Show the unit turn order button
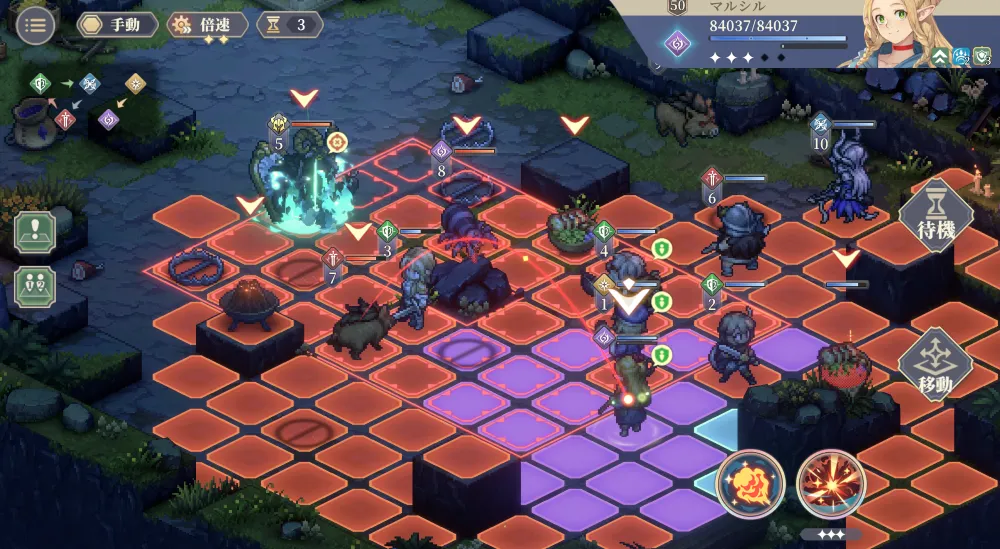This screenshot has width=1000, height=549. pyautogui.click(x=35, y=286)
